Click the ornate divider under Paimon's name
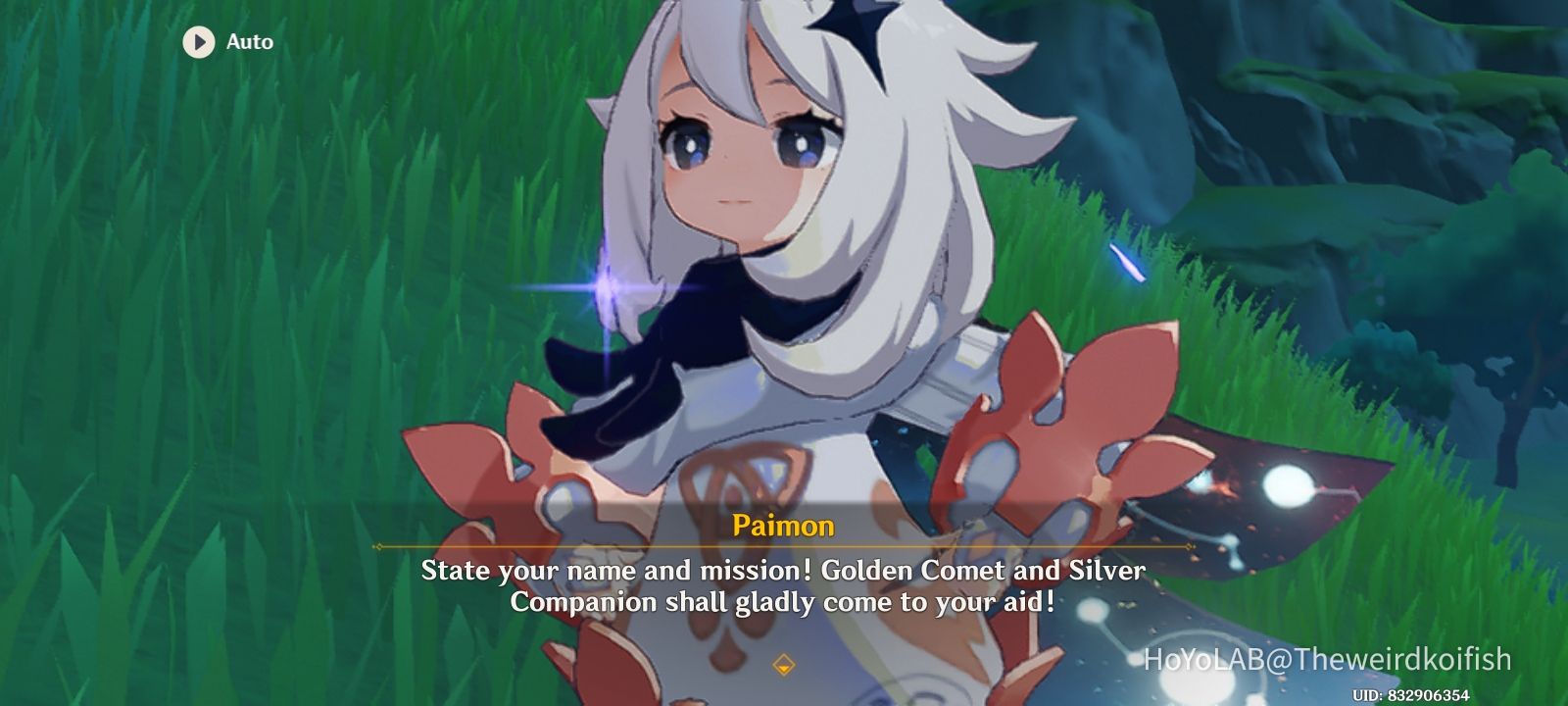The height and width of the screenshot is (706, 1568). click(x=783, y=547)
